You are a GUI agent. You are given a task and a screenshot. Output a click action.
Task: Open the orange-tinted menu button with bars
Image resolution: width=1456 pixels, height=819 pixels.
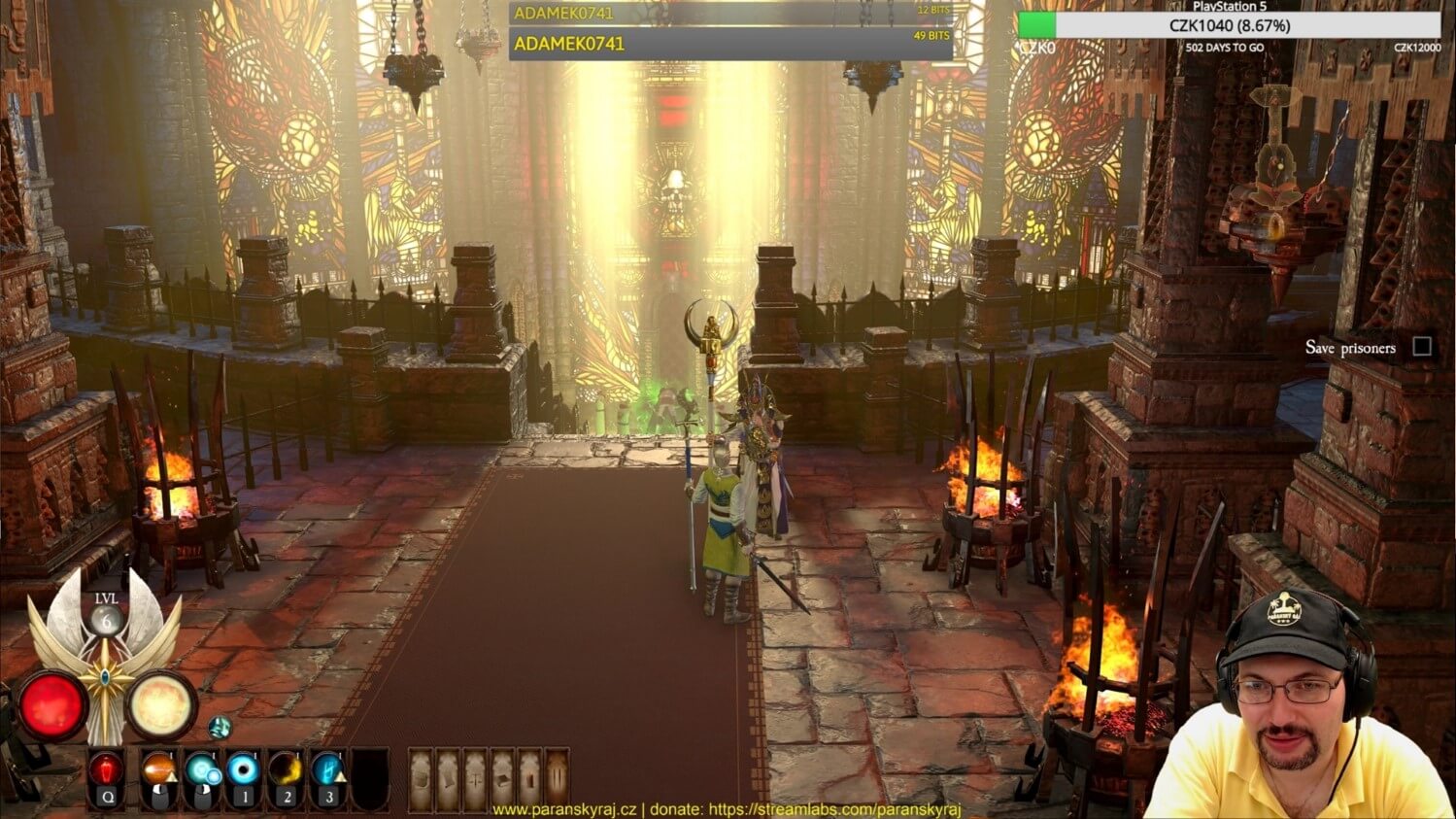click(x=557, y=778)
